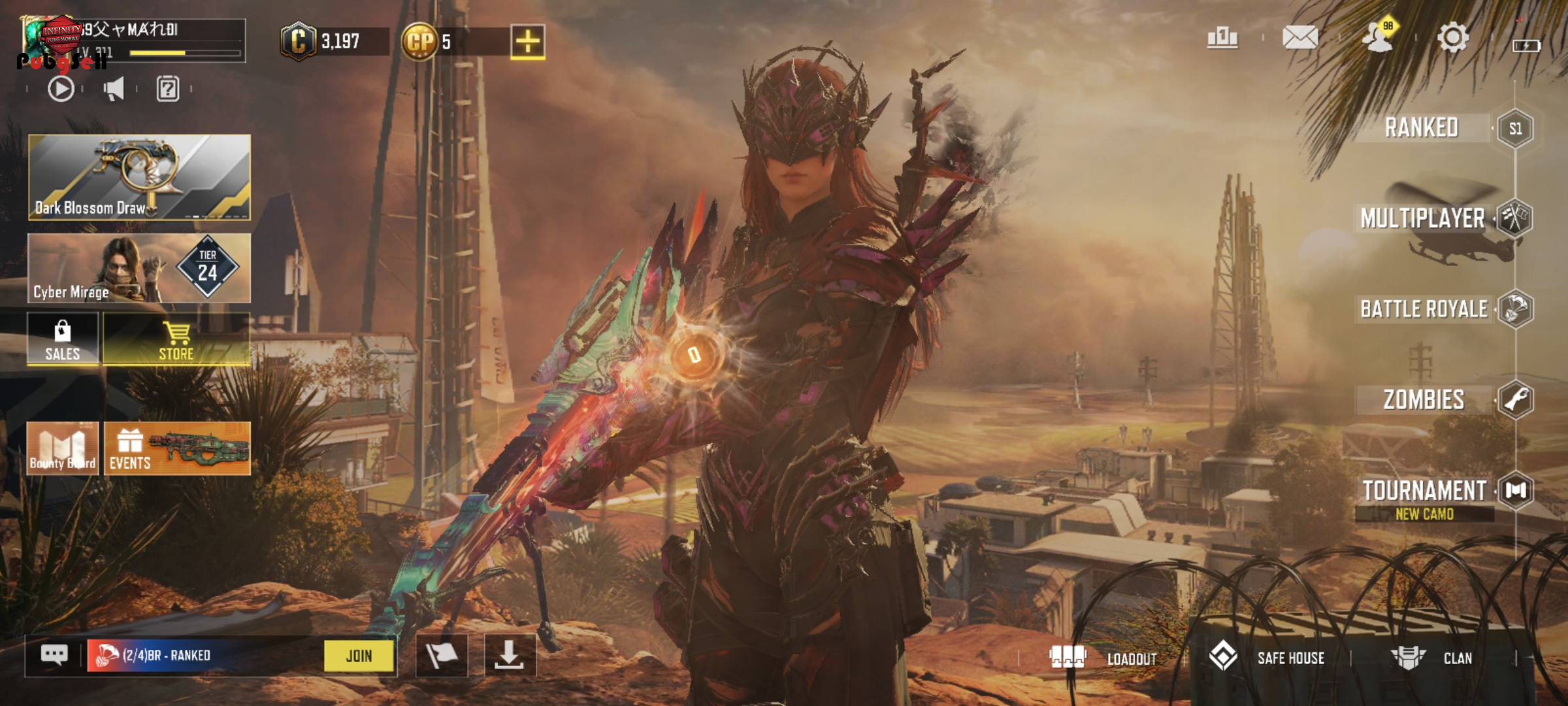Image resolution: width=1568 pixels, height=706 pixels.
Task: View the Cyber Mirage battle pass
Action: click(x=139, y=268)
